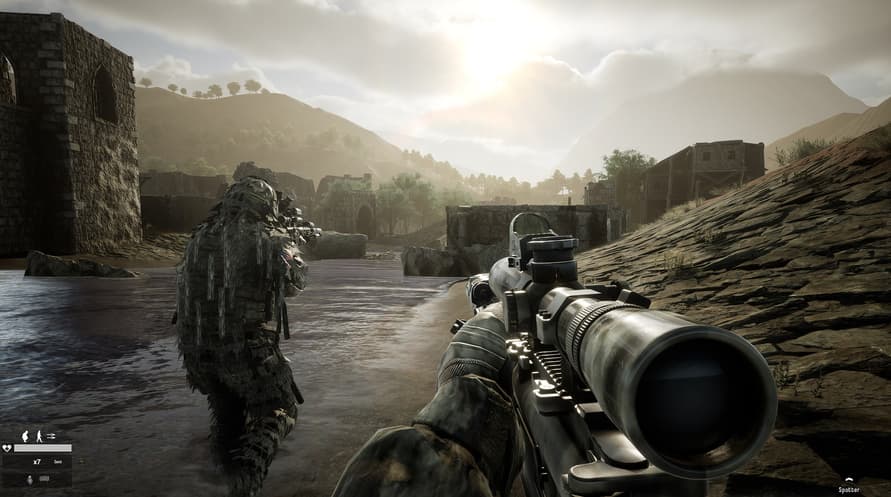The image size is (891, 497).
Task: Toggle the fire mode bullets icon
Action: [x=51, y=436]
